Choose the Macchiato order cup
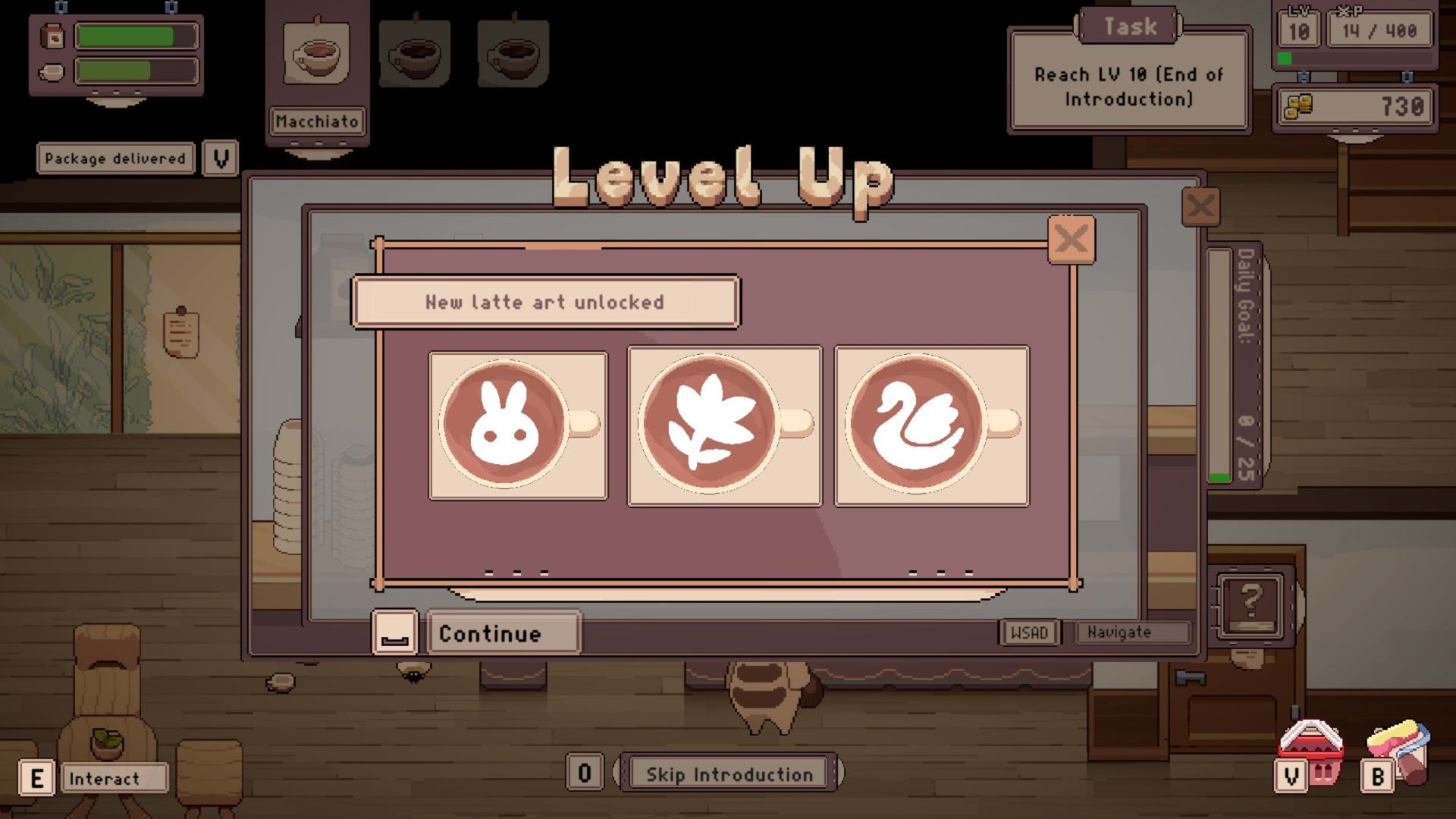The height and width of the screenshot is (819, 1456). (317, 53)
